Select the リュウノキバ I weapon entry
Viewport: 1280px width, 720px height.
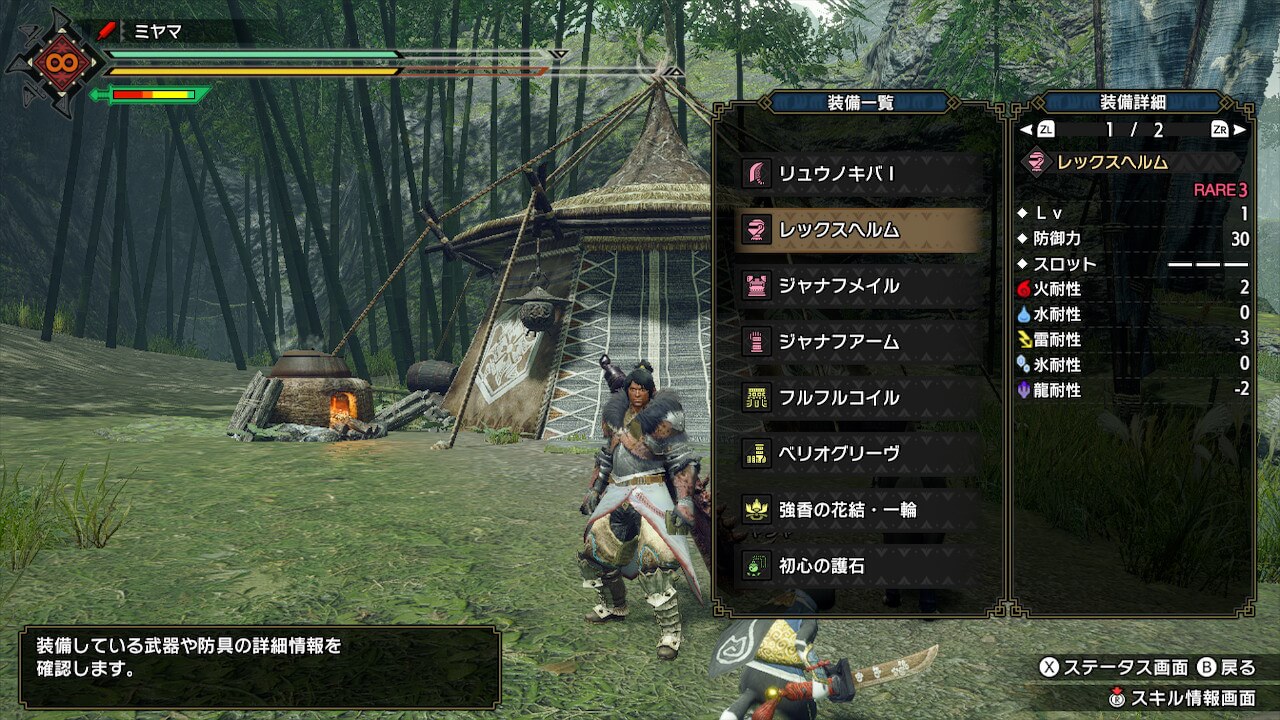[858, 174]
